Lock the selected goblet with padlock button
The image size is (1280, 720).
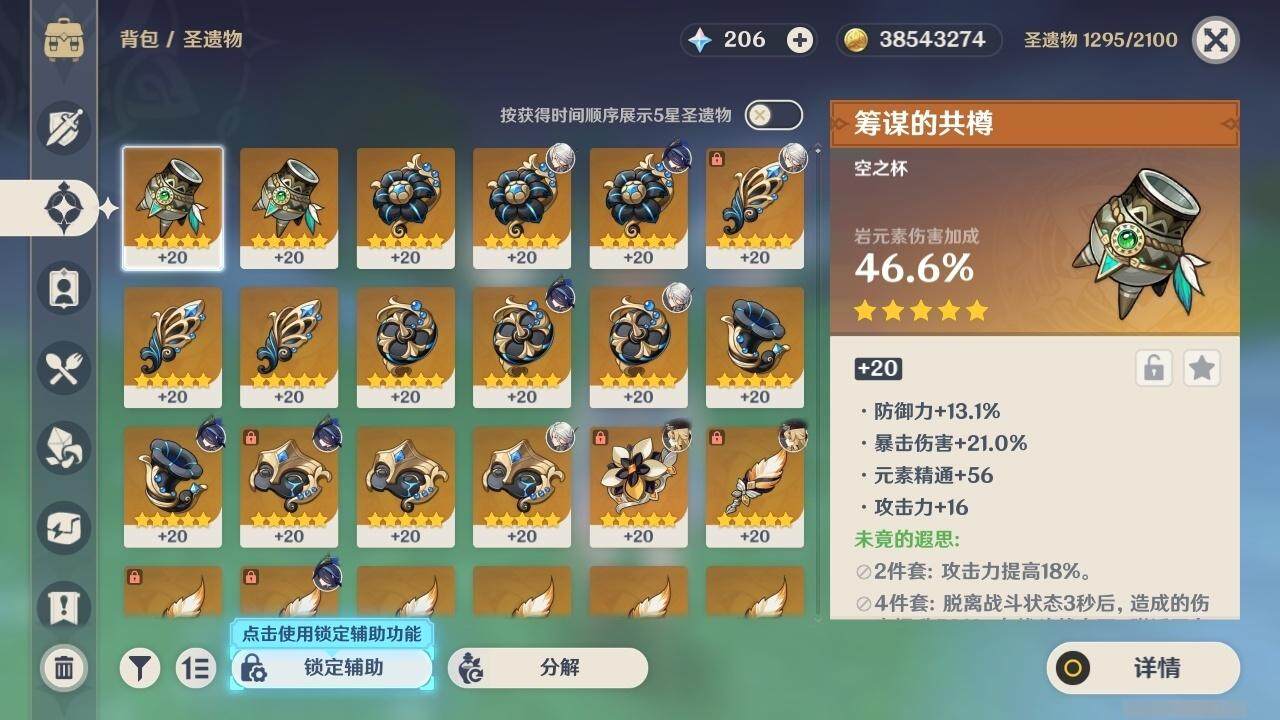pos(1153,368)
